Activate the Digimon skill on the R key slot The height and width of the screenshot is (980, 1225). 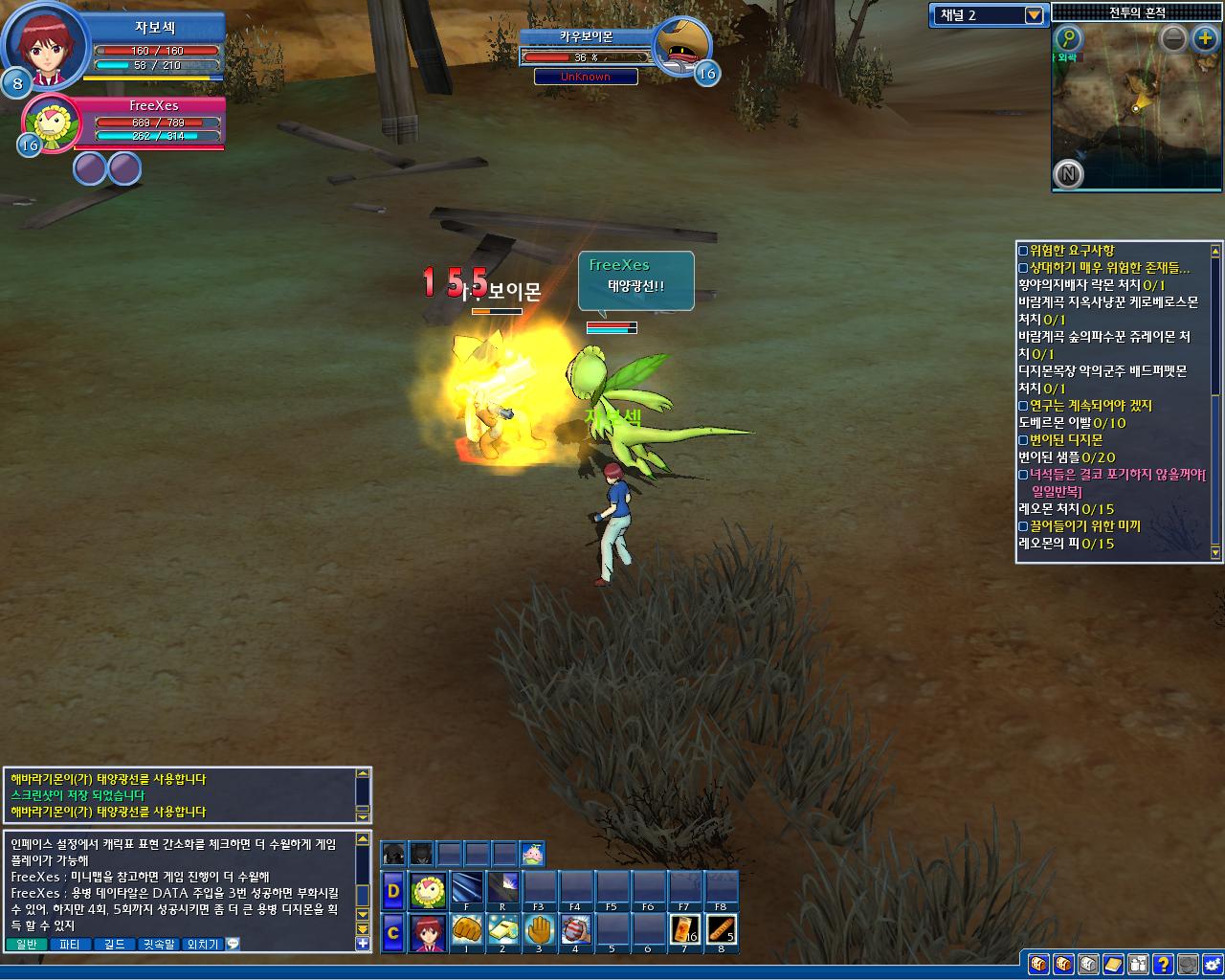pyautogui.click(x=502, y=888)
